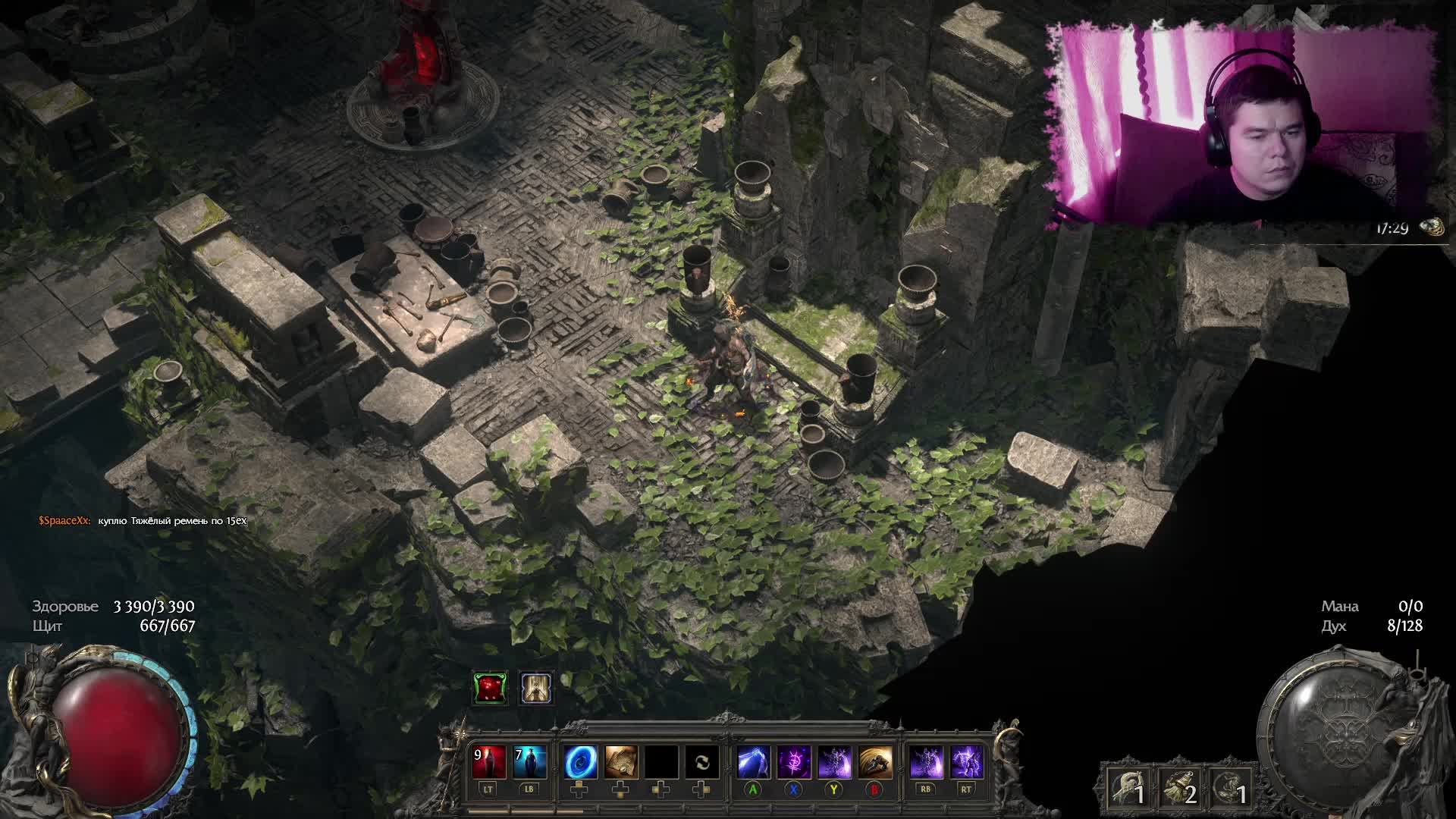Activate the purple lightning-wreathed figure skill
This screenshot has height=819, width=1456.
[x=966, y=762]
